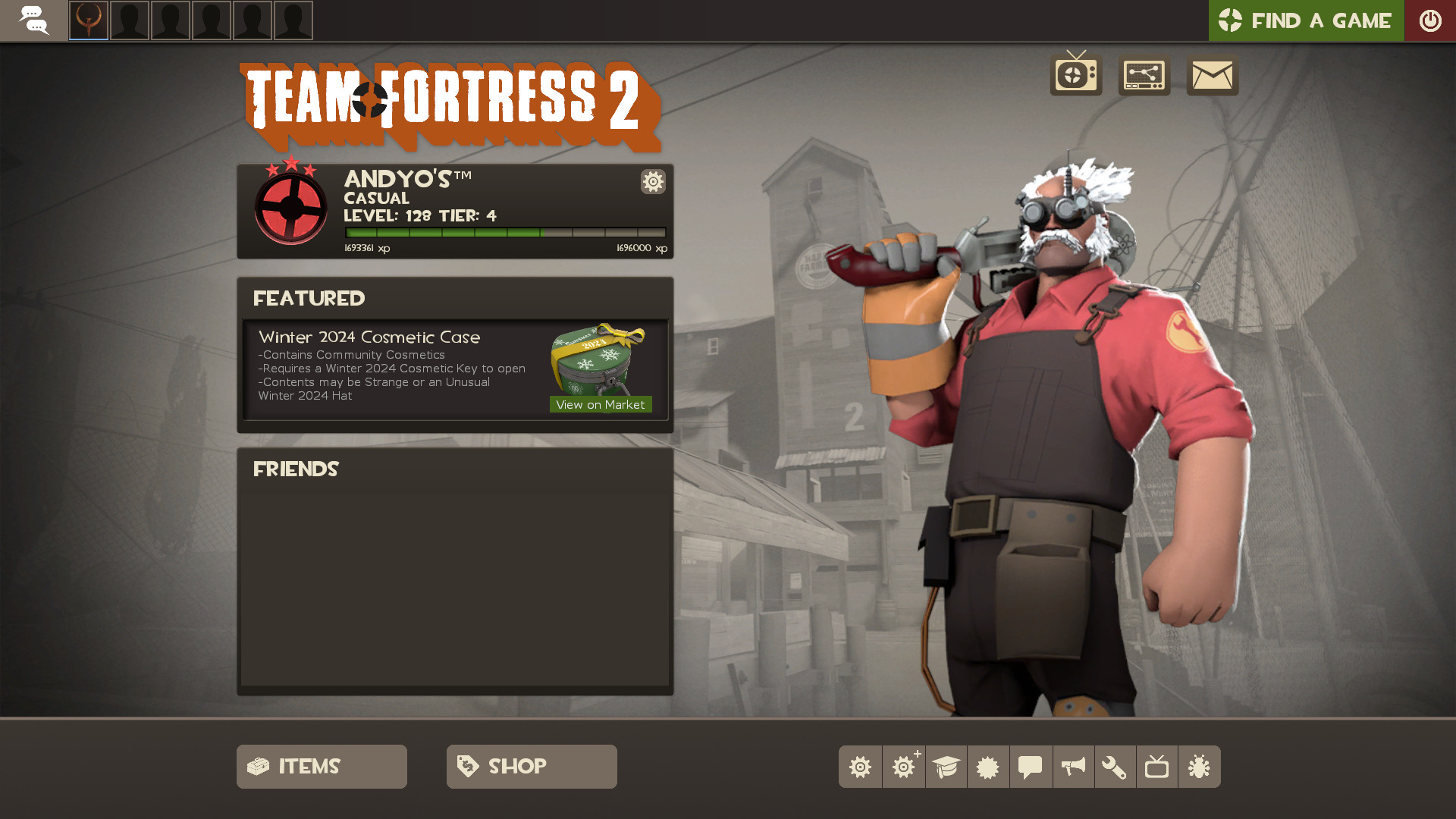This screenshot has height=819, width=1456.
Task: Open notifications with the megaphone icon
Action: tap(1073, 767)
